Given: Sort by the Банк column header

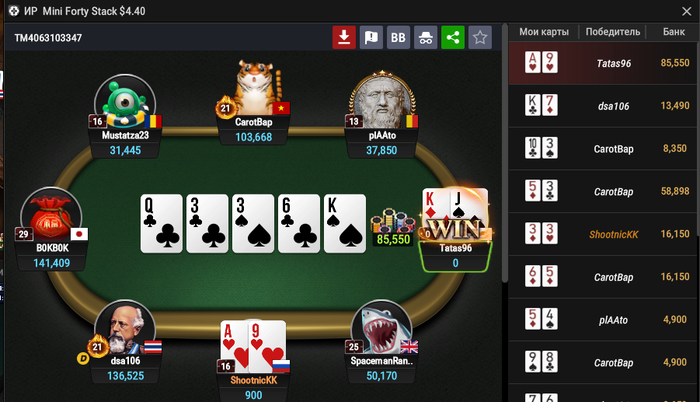Looking at the screenshot, I should pyautogui.click(x=673, y=32).
